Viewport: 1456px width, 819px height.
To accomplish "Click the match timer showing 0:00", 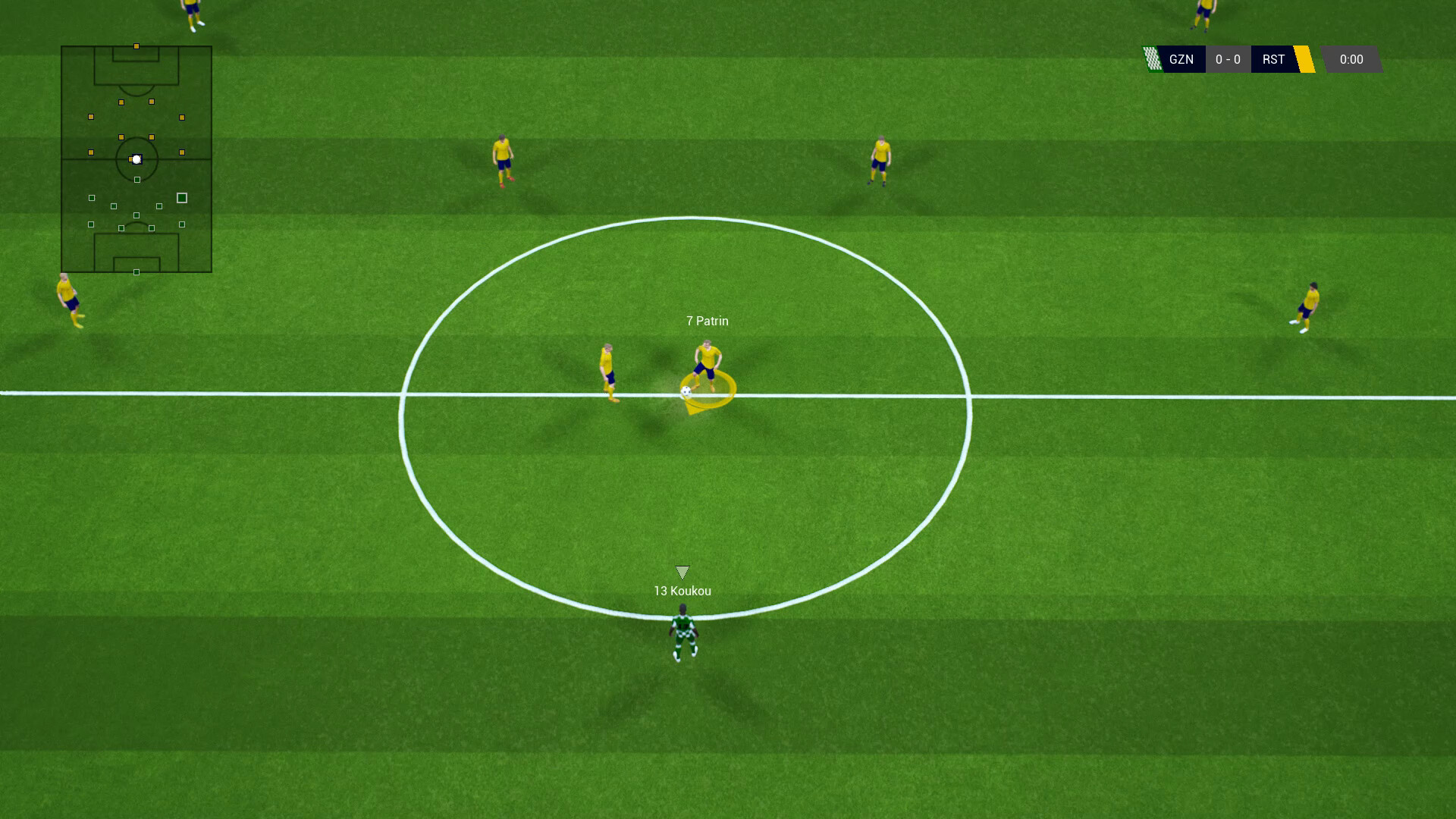I will coord(1351,59).
